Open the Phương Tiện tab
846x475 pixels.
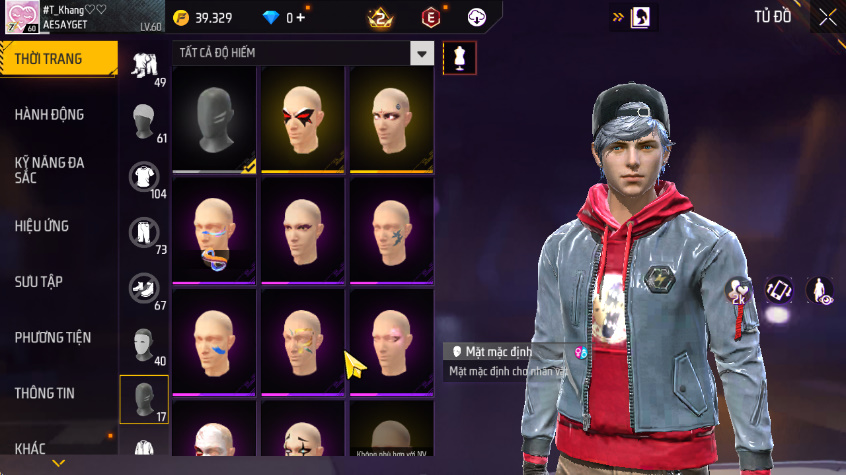(x=51, y=338)
